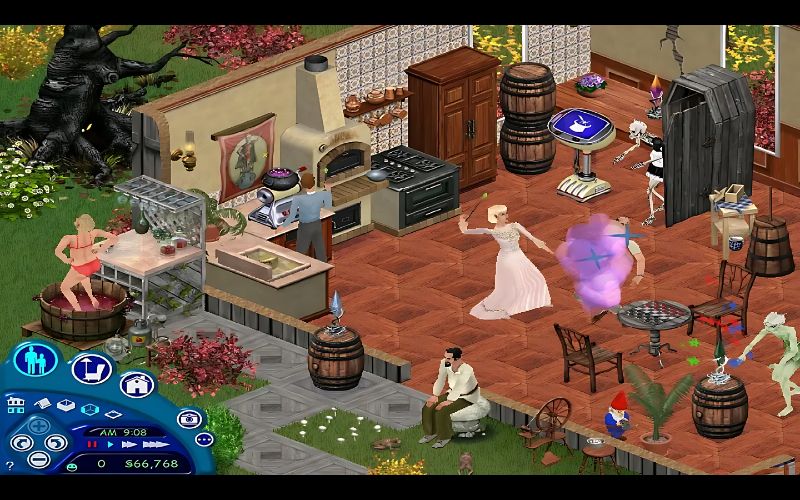Rotate the view counter-clockwise
This screenshot has height=500, width=800.
point(22,442)
